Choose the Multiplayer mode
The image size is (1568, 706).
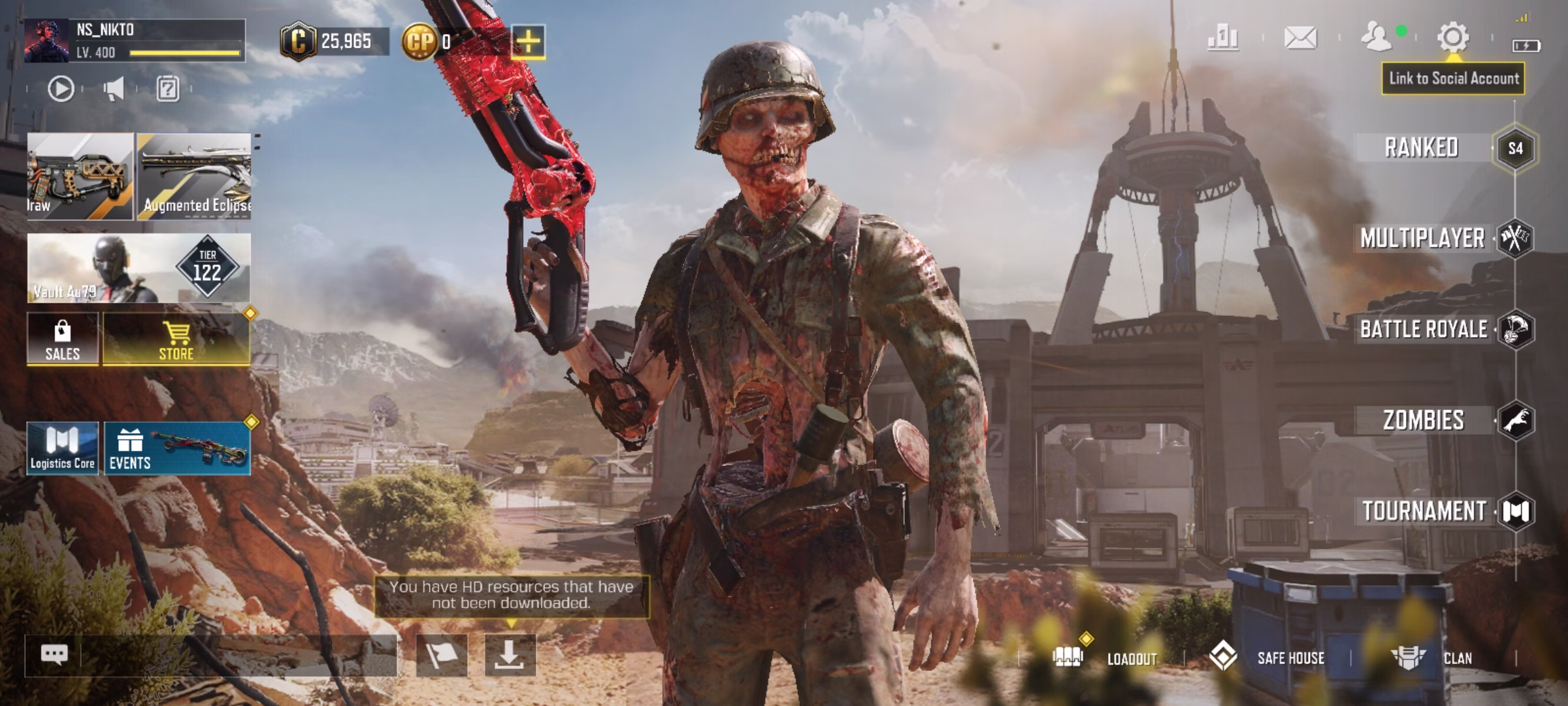[x=1423, y=239]
